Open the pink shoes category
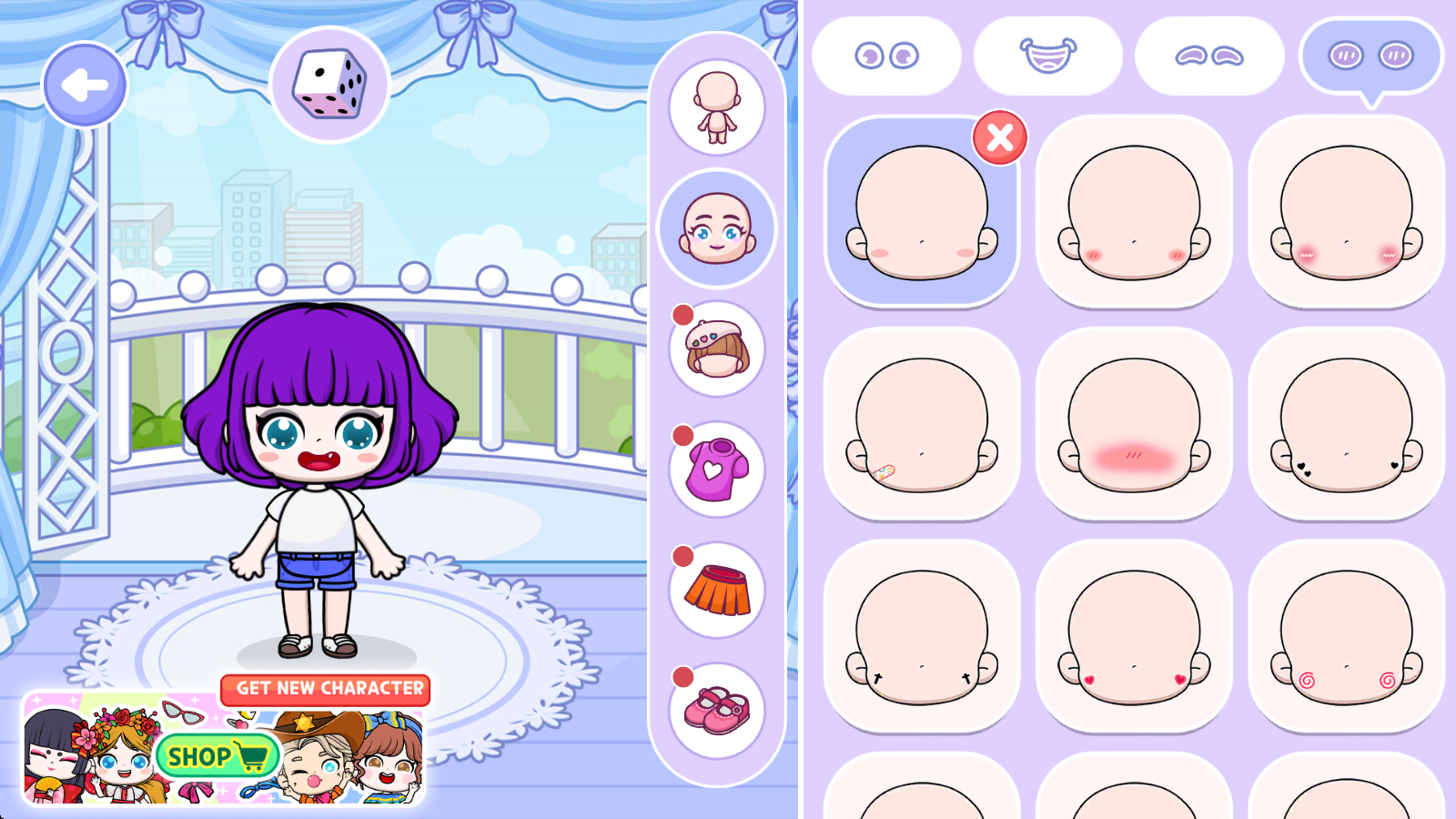 click(717, 711)
